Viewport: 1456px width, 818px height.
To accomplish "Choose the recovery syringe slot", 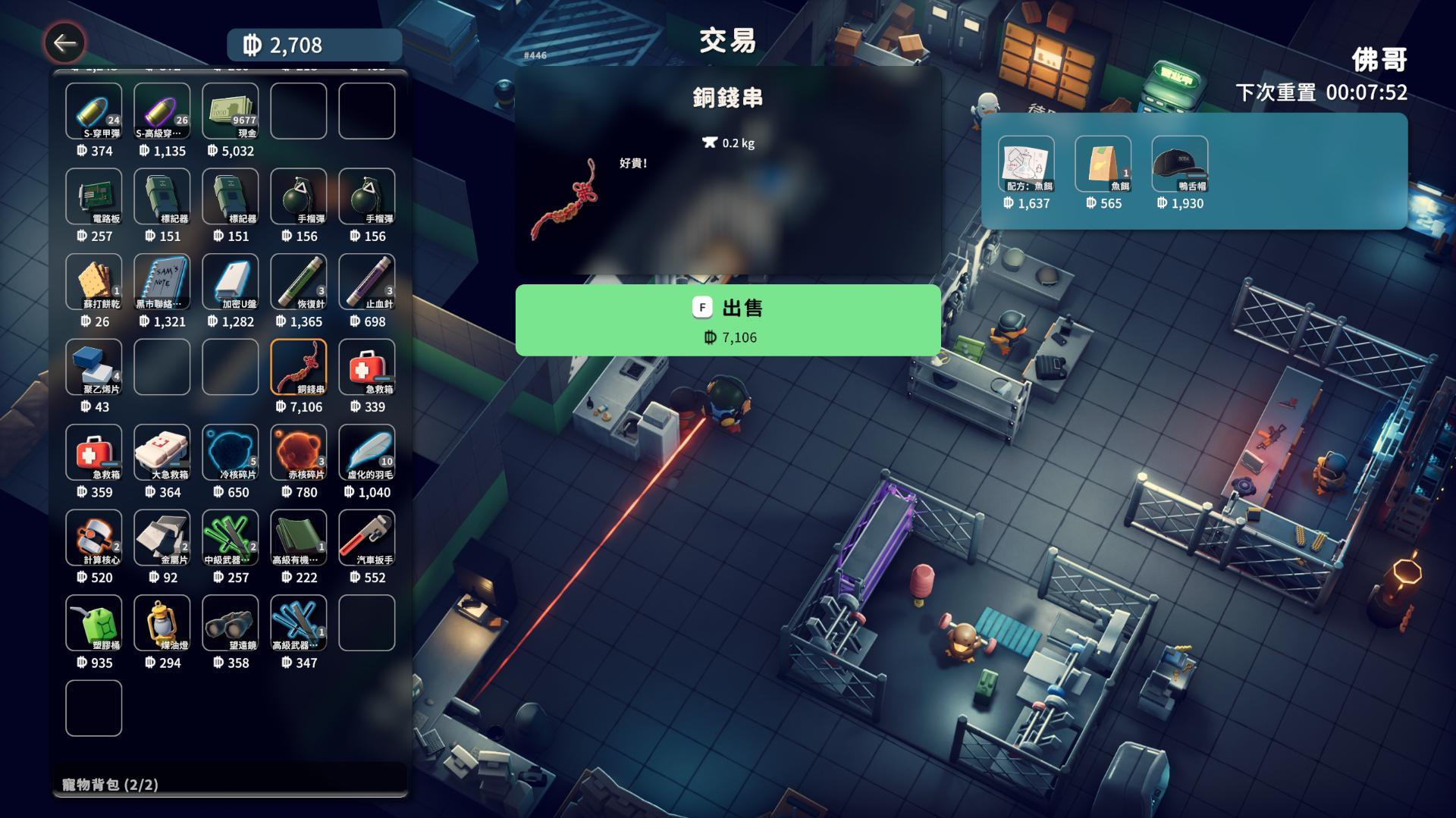I will (x=299, y=282).
